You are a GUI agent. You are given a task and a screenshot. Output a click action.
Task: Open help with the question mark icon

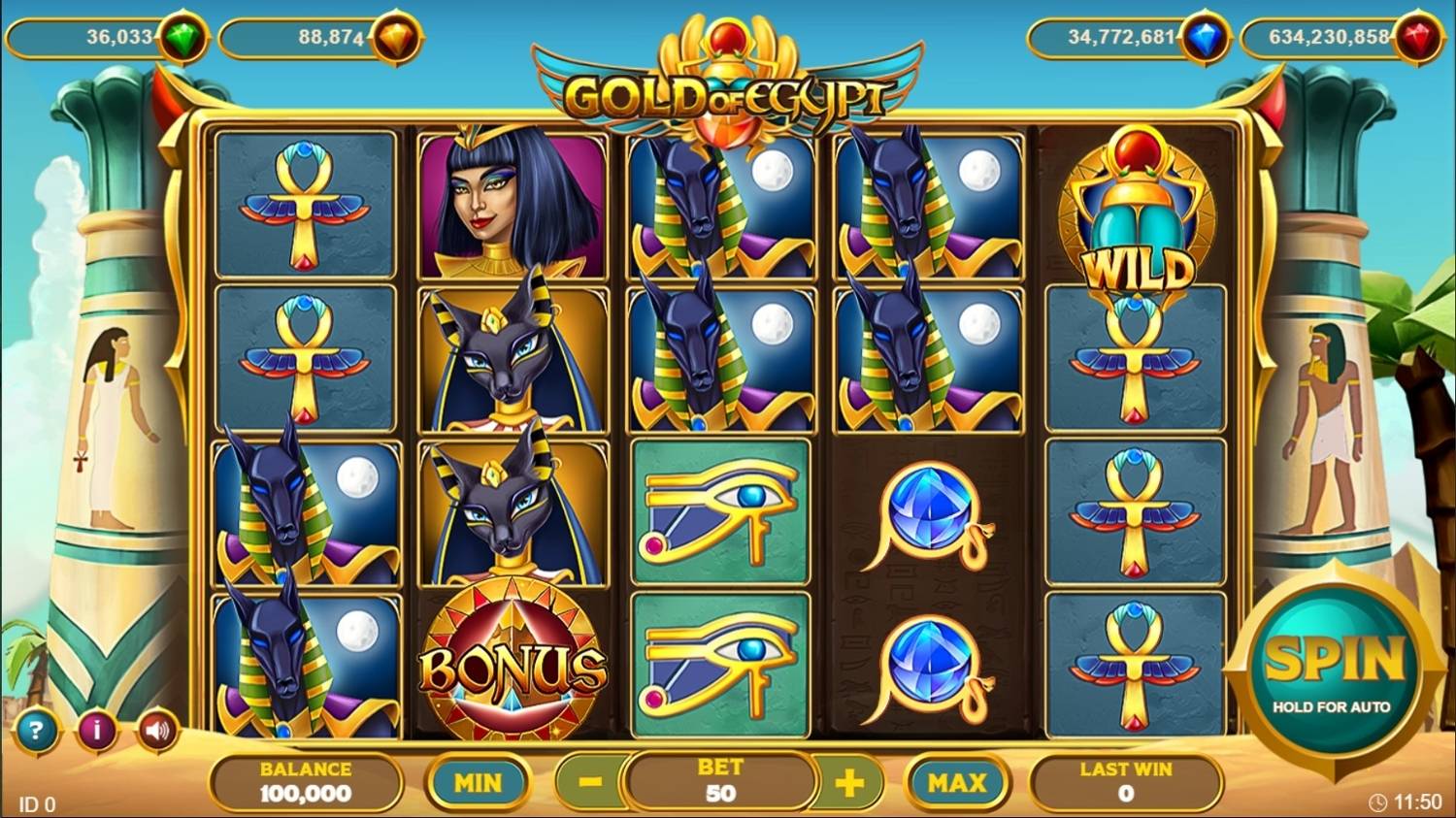click(35, 731)
